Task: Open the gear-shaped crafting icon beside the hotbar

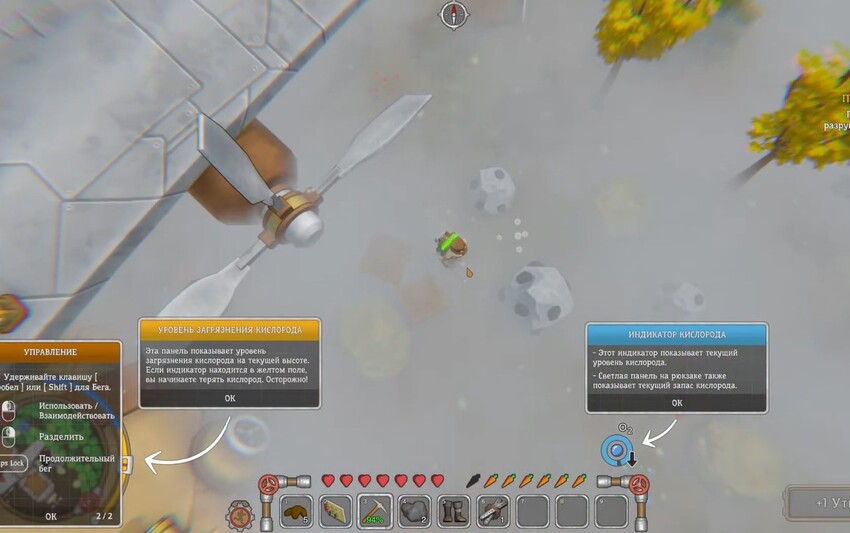Action: 240,513
